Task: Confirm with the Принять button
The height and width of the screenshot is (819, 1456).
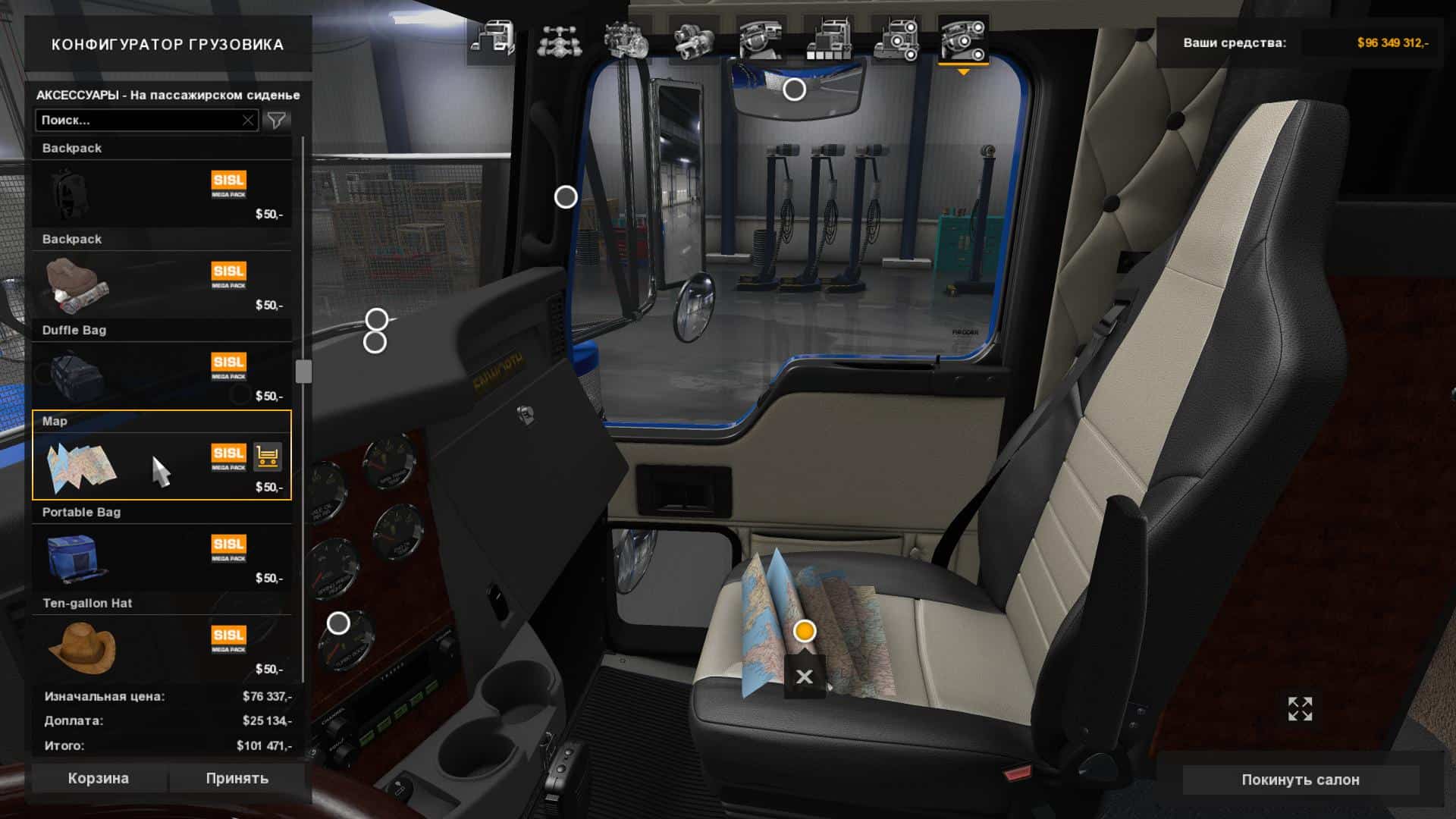Action: click(237, 778)
